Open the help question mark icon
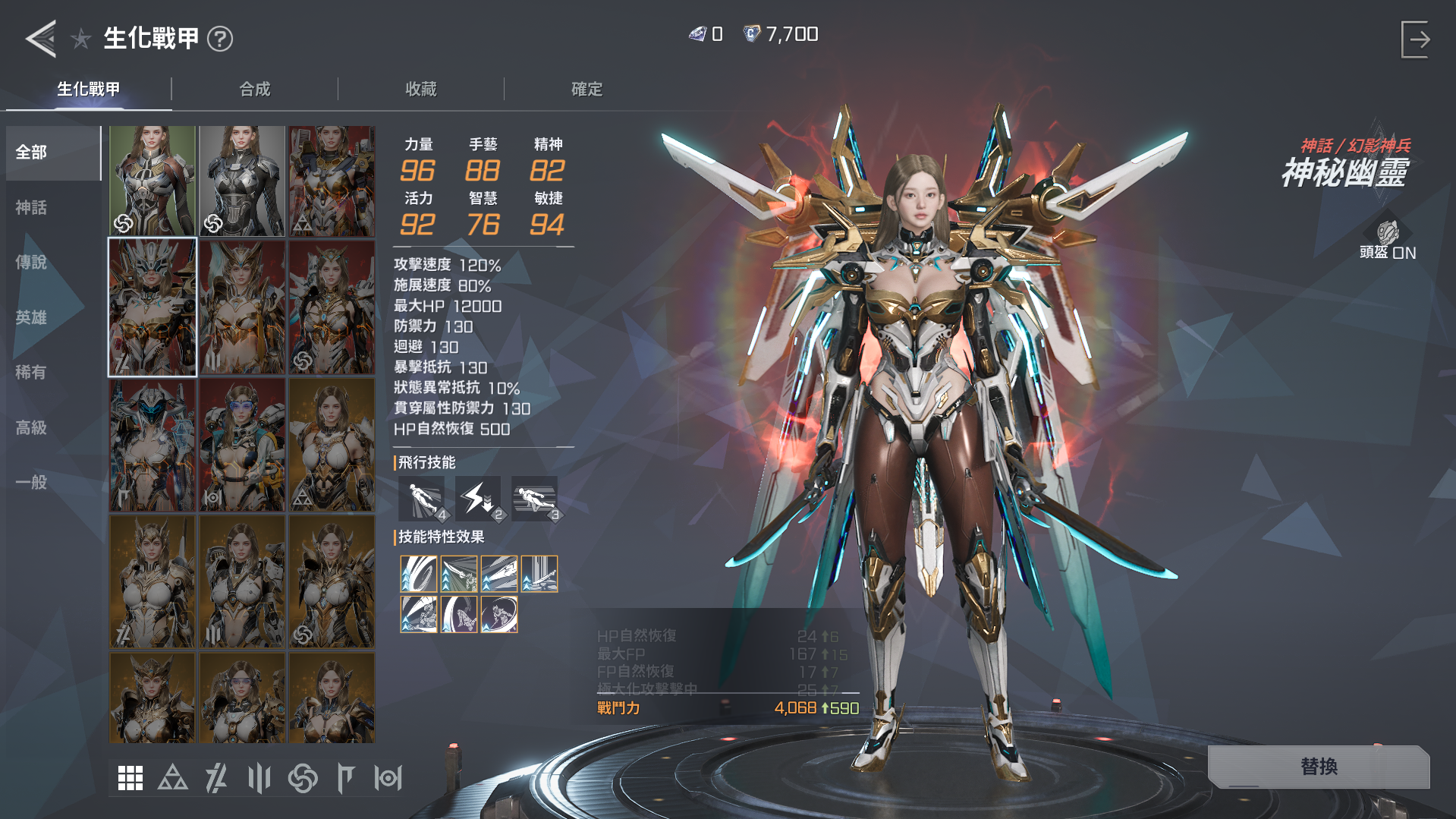The image size is (1456, 819). [x=220, y=39]
